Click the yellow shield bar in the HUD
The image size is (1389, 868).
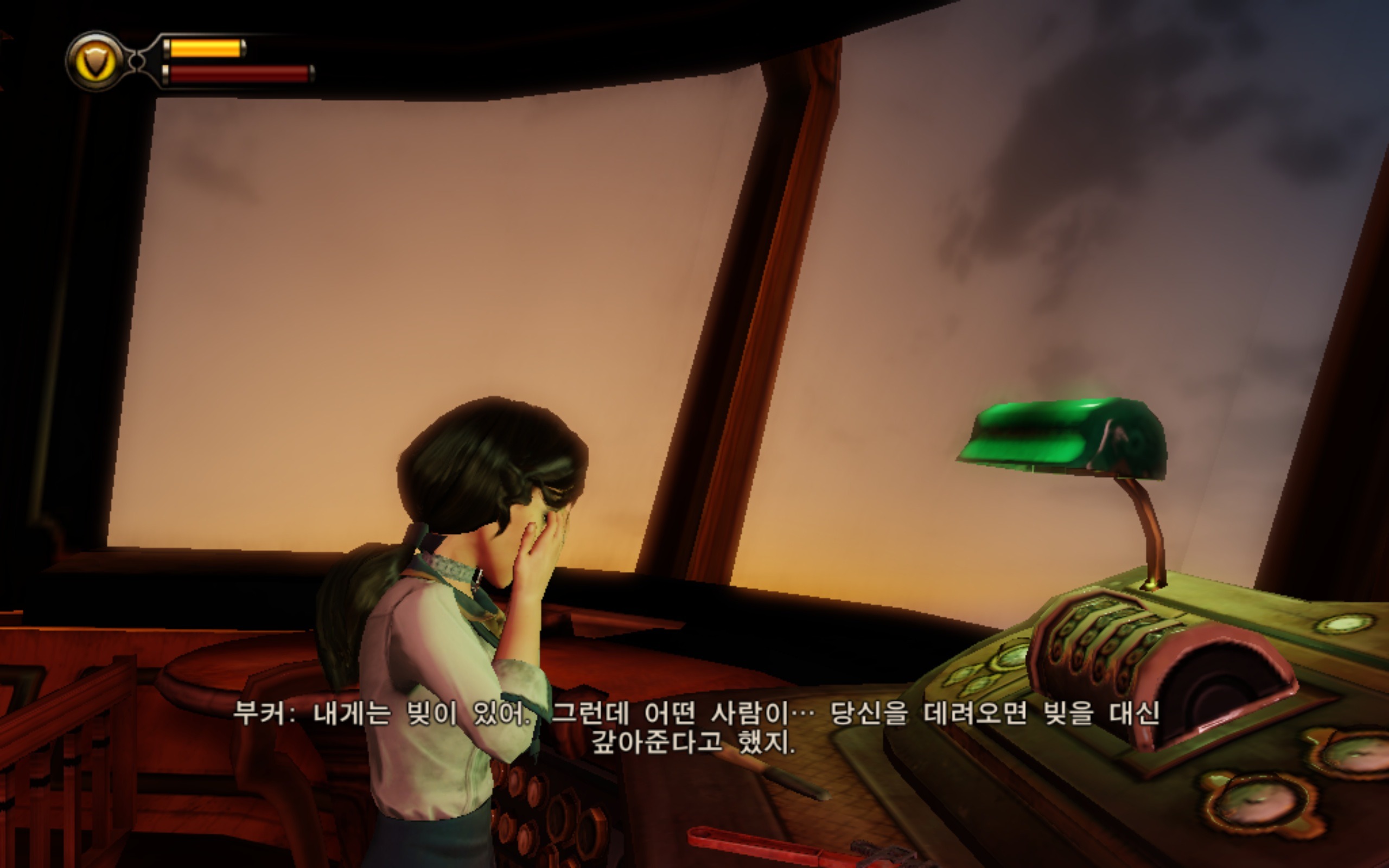point(207,49)
